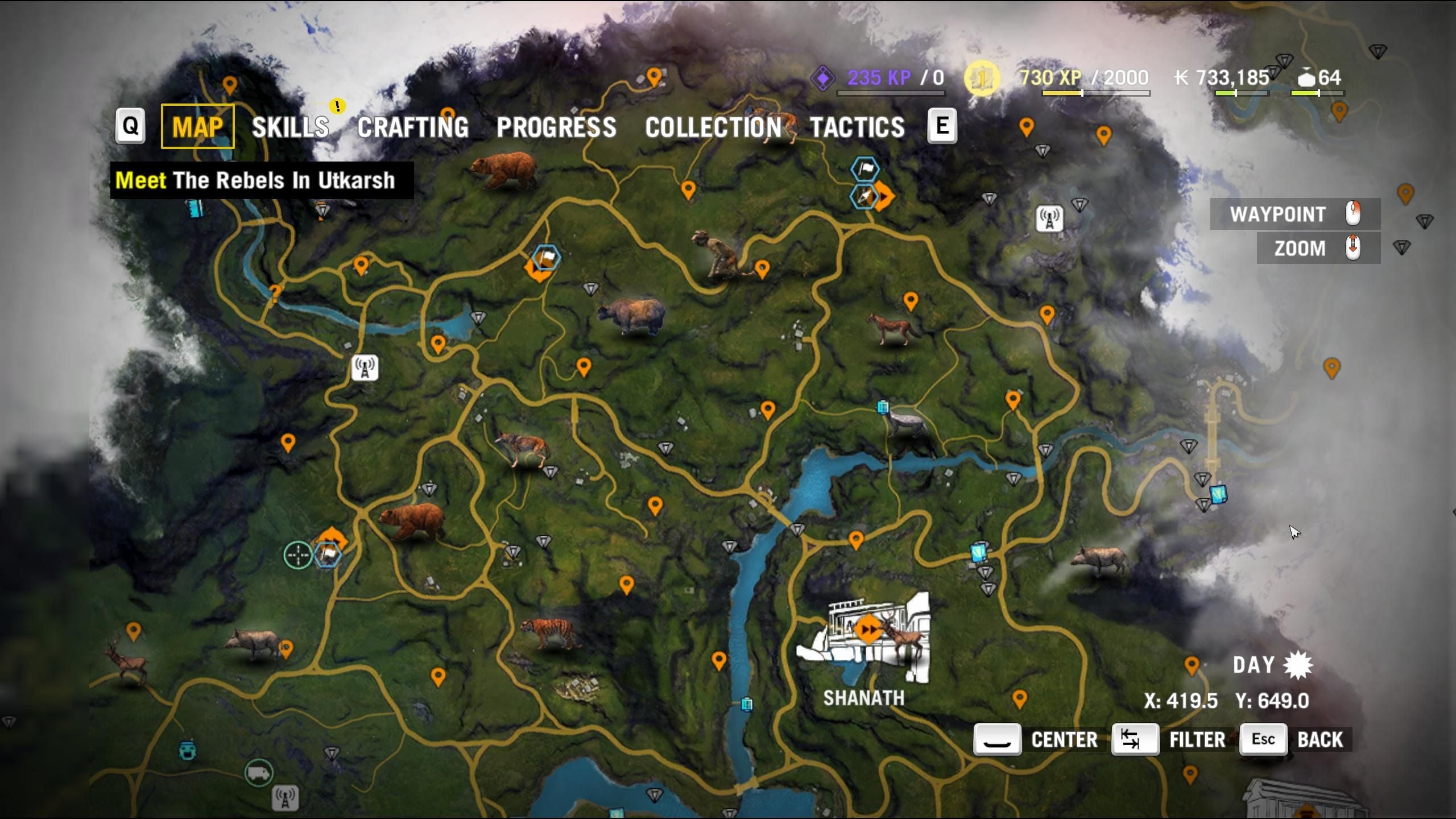This screenshot has height=819, width=1456.
Task: Click the Karma level badge next to XP bar
Action: click(981, 78)
